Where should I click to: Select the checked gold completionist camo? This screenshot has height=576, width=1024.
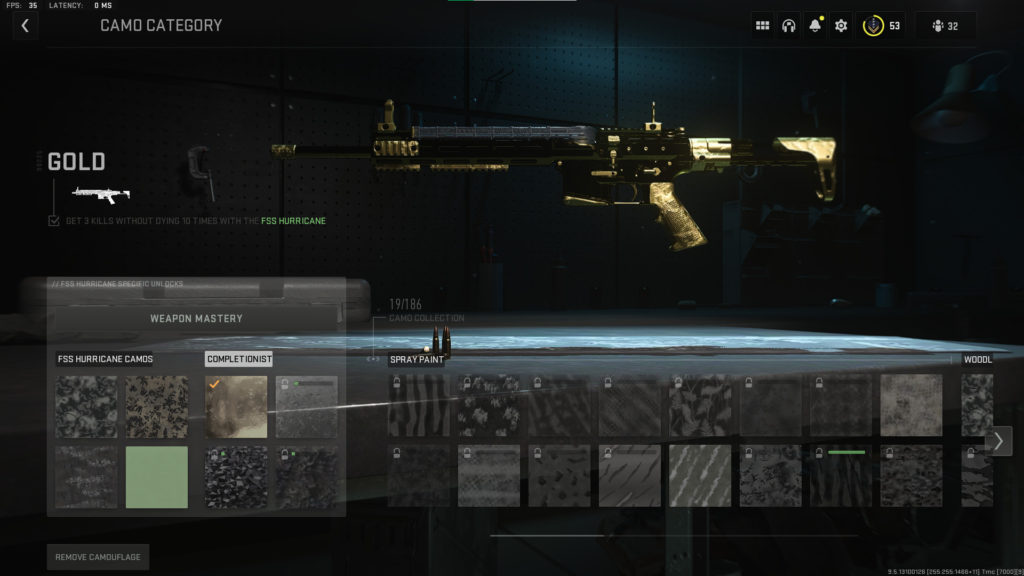(236, 406)
